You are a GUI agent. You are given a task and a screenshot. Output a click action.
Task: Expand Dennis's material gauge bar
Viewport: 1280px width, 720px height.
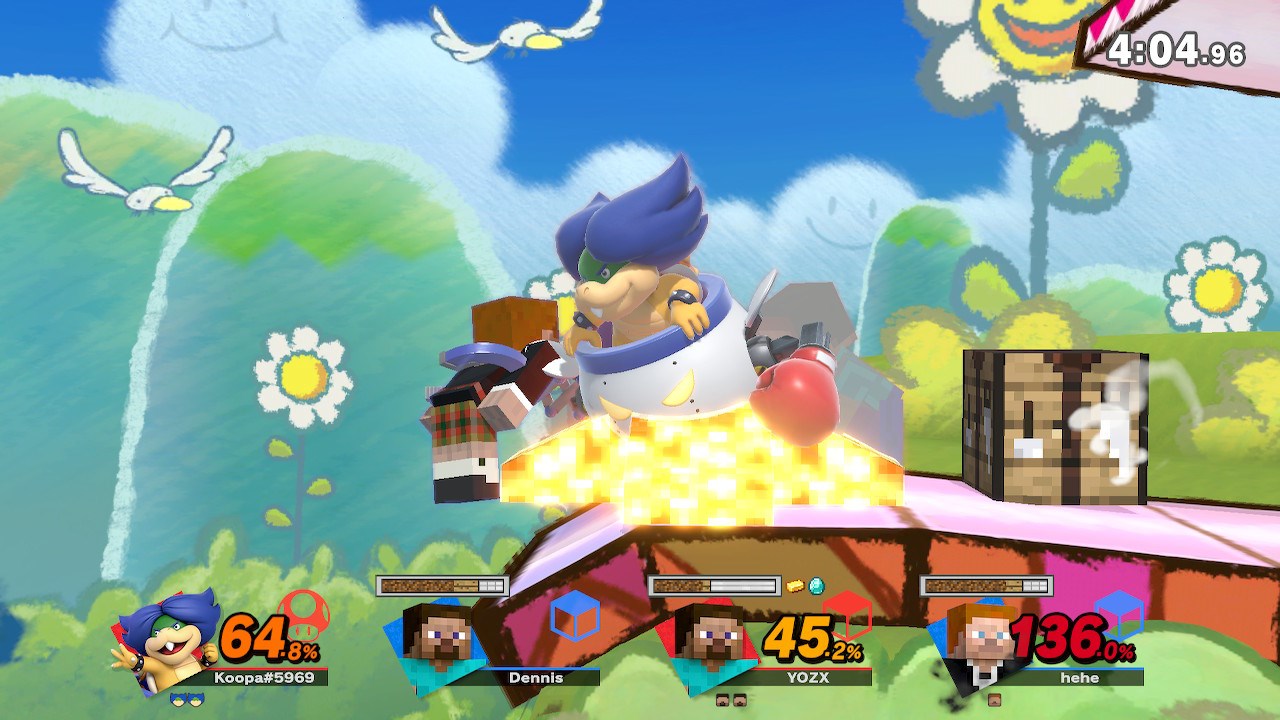pyautogui.click(x=441, y=584)
